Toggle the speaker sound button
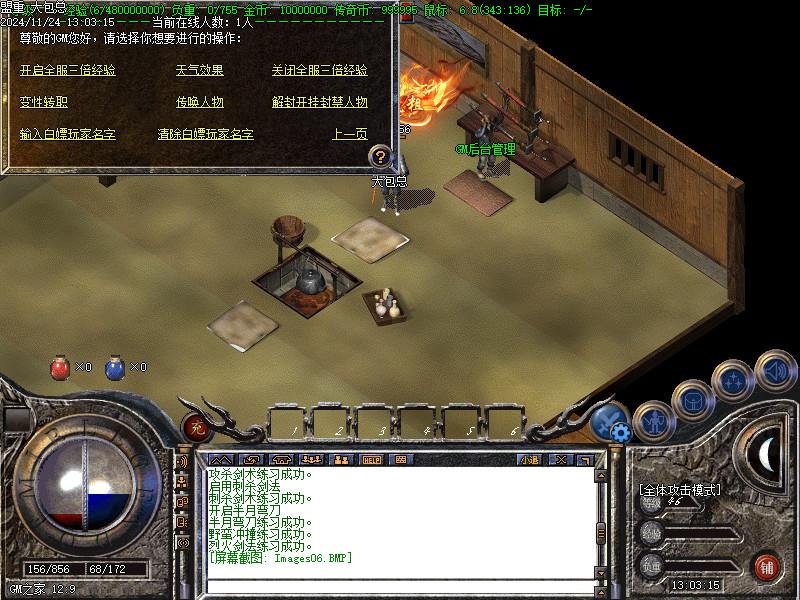Viewport: 800px width, 600px height. (775, 369)
